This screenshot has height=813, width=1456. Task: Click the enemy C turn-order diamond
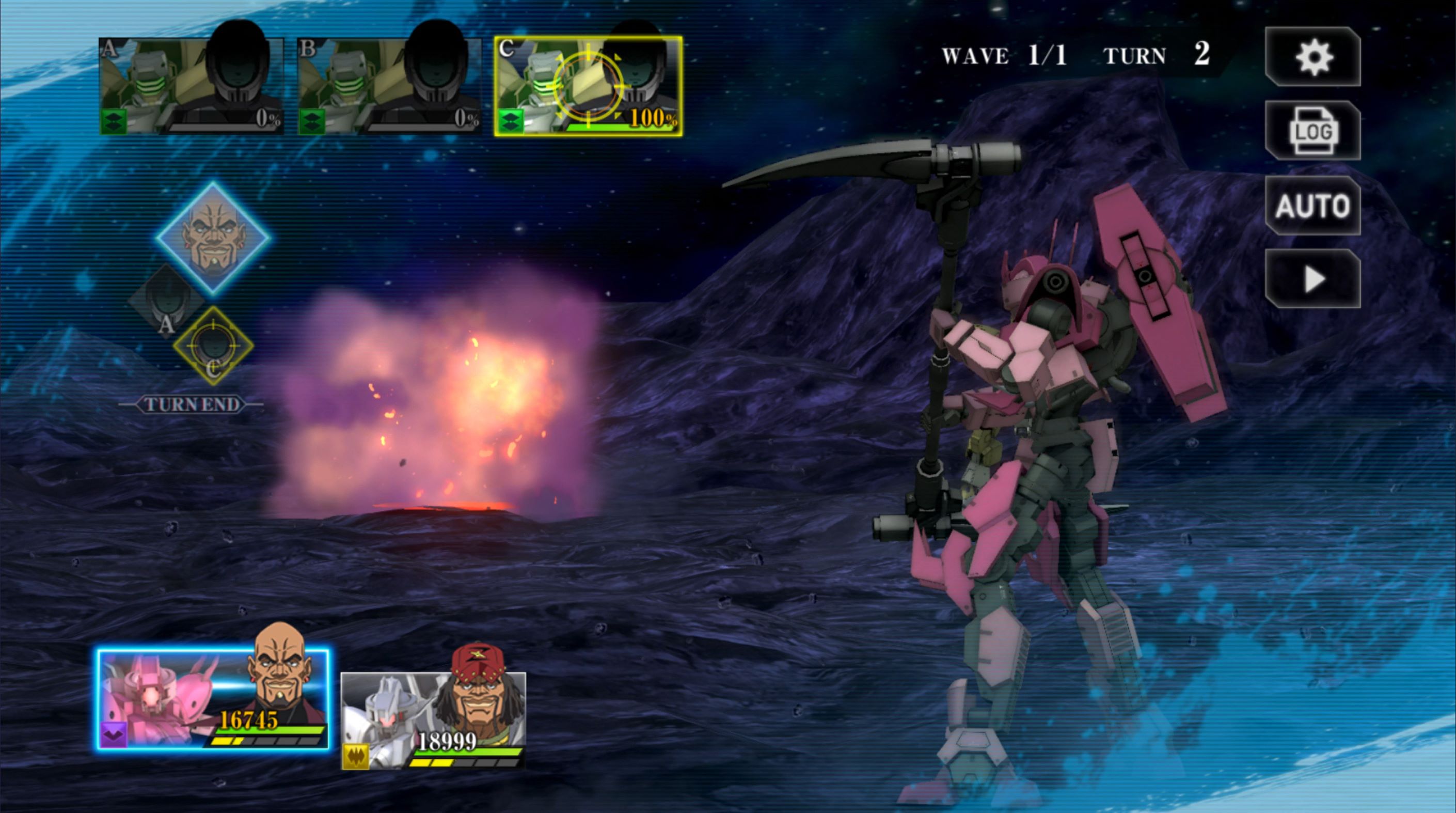(213, 346)
